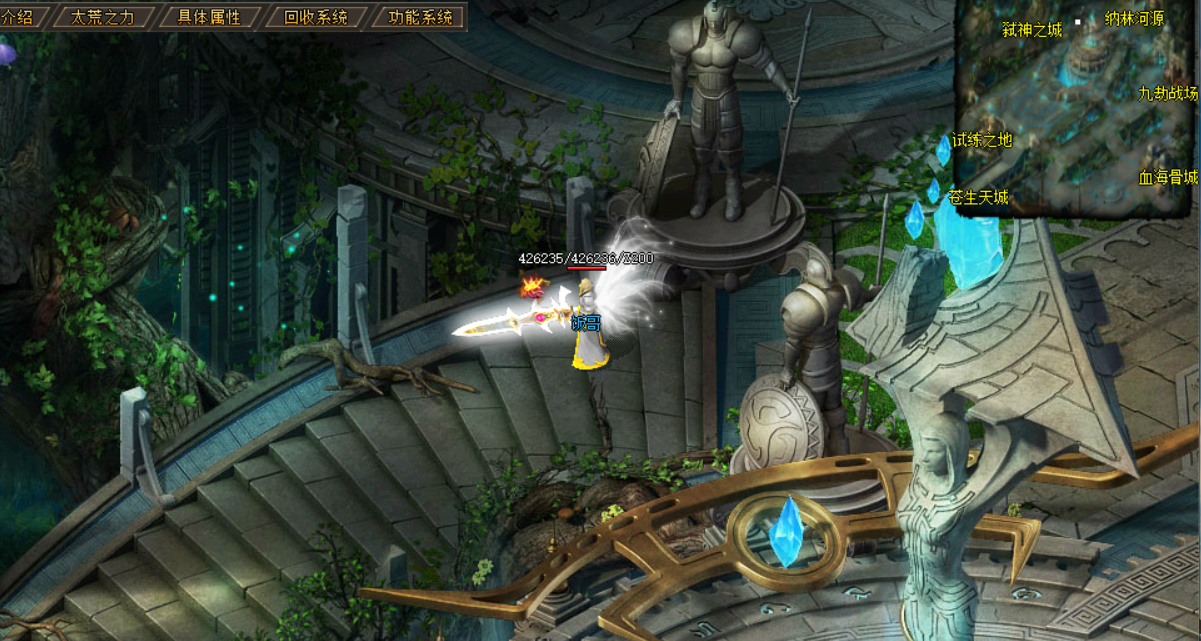Select the 太荒之力 menu button
This screenshot has height=641, width=1201.
[103, 17]
